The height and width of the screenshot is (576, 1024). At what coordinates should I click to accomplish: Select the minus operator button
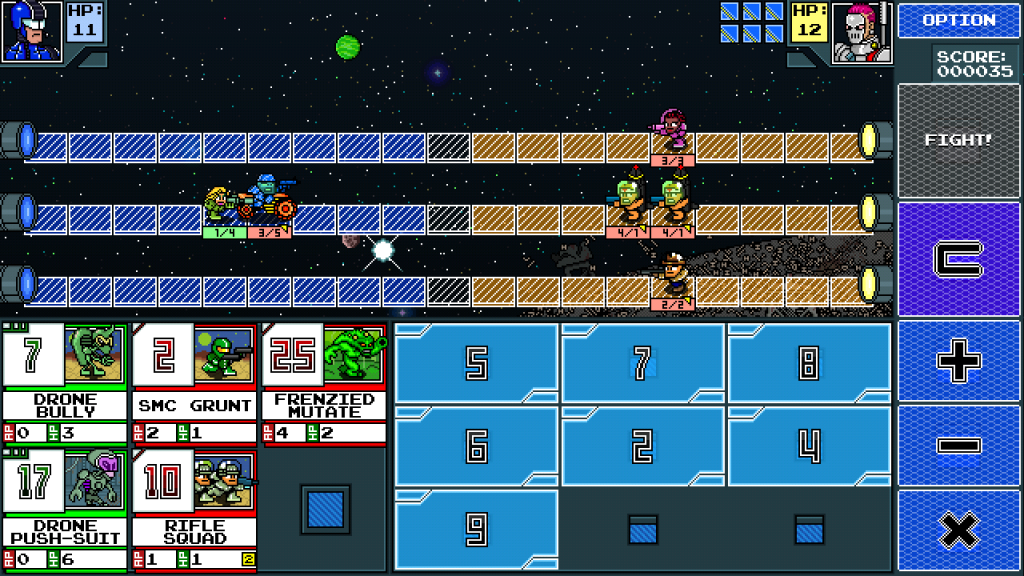point(959,446)
